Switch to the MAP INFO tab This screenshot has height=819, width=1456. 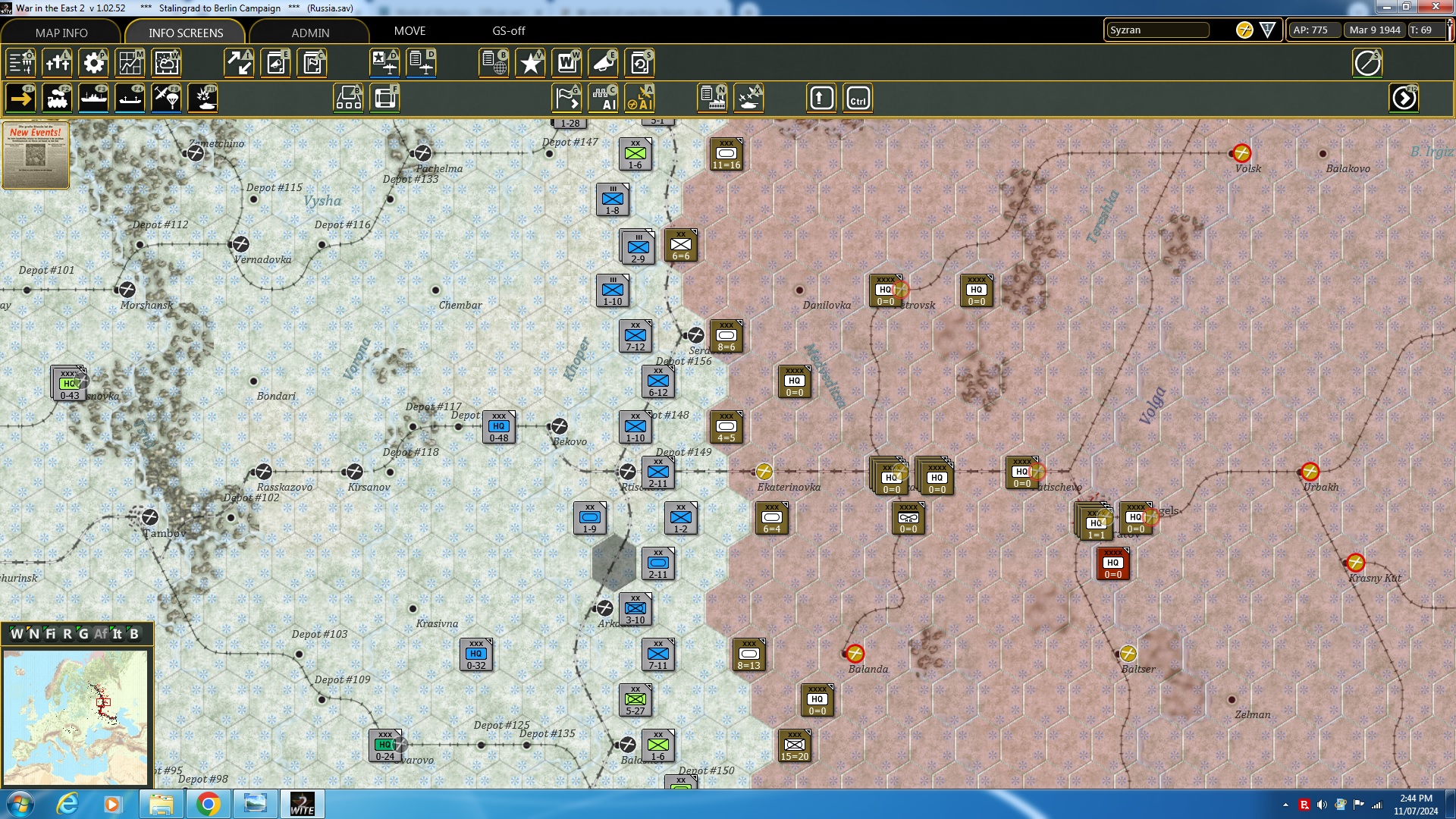click(62, 33)
